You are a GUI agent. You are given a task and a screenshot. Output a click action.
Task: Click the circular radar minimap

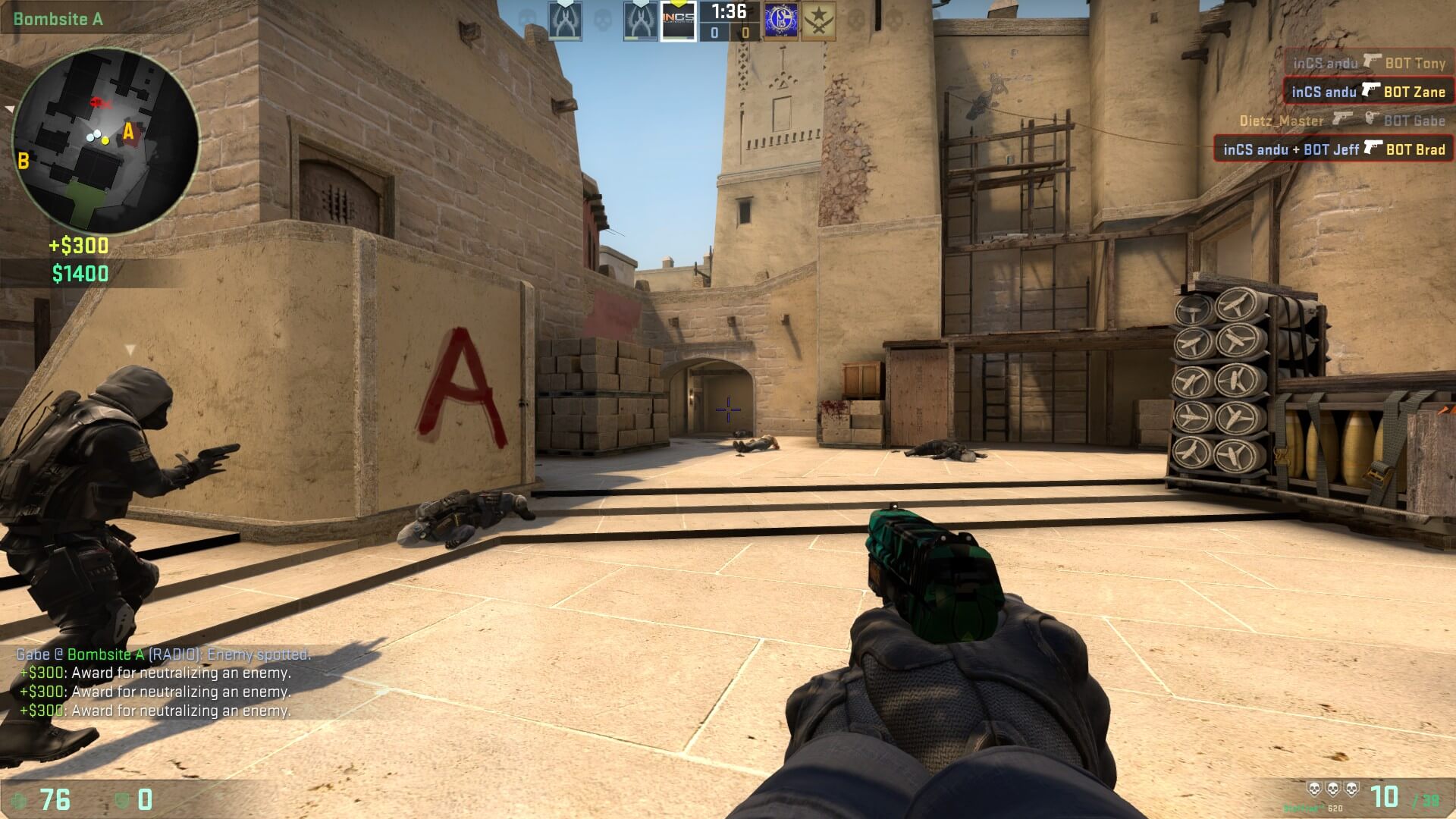[105, 142]
